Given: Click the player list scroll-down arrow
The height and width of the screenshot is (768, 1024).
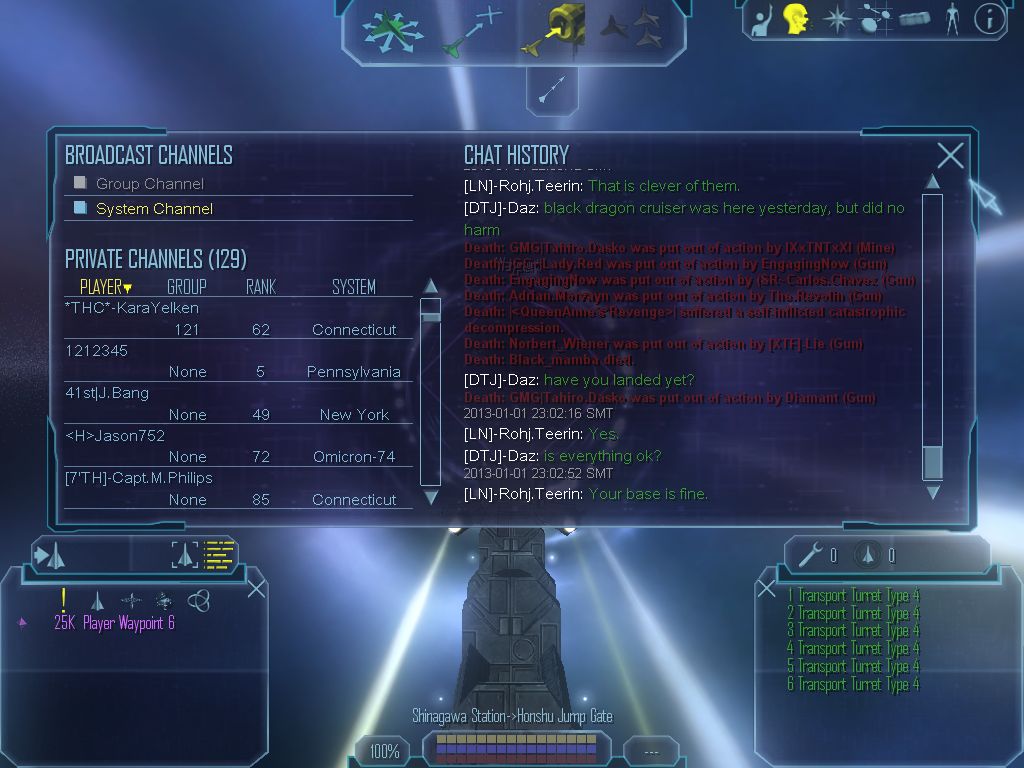Looking at the screenshot, I should point(431,497).
